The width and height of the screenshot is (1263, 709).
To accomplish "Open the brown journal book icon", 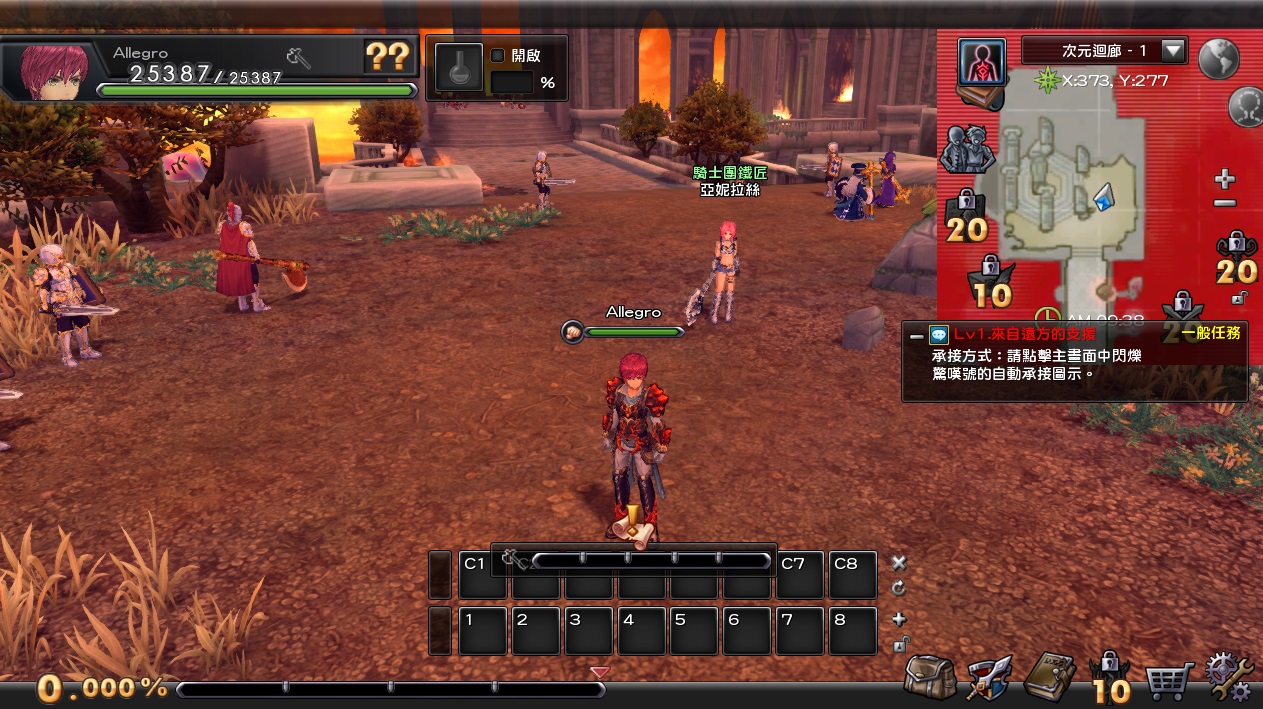I will (1048, 678).
